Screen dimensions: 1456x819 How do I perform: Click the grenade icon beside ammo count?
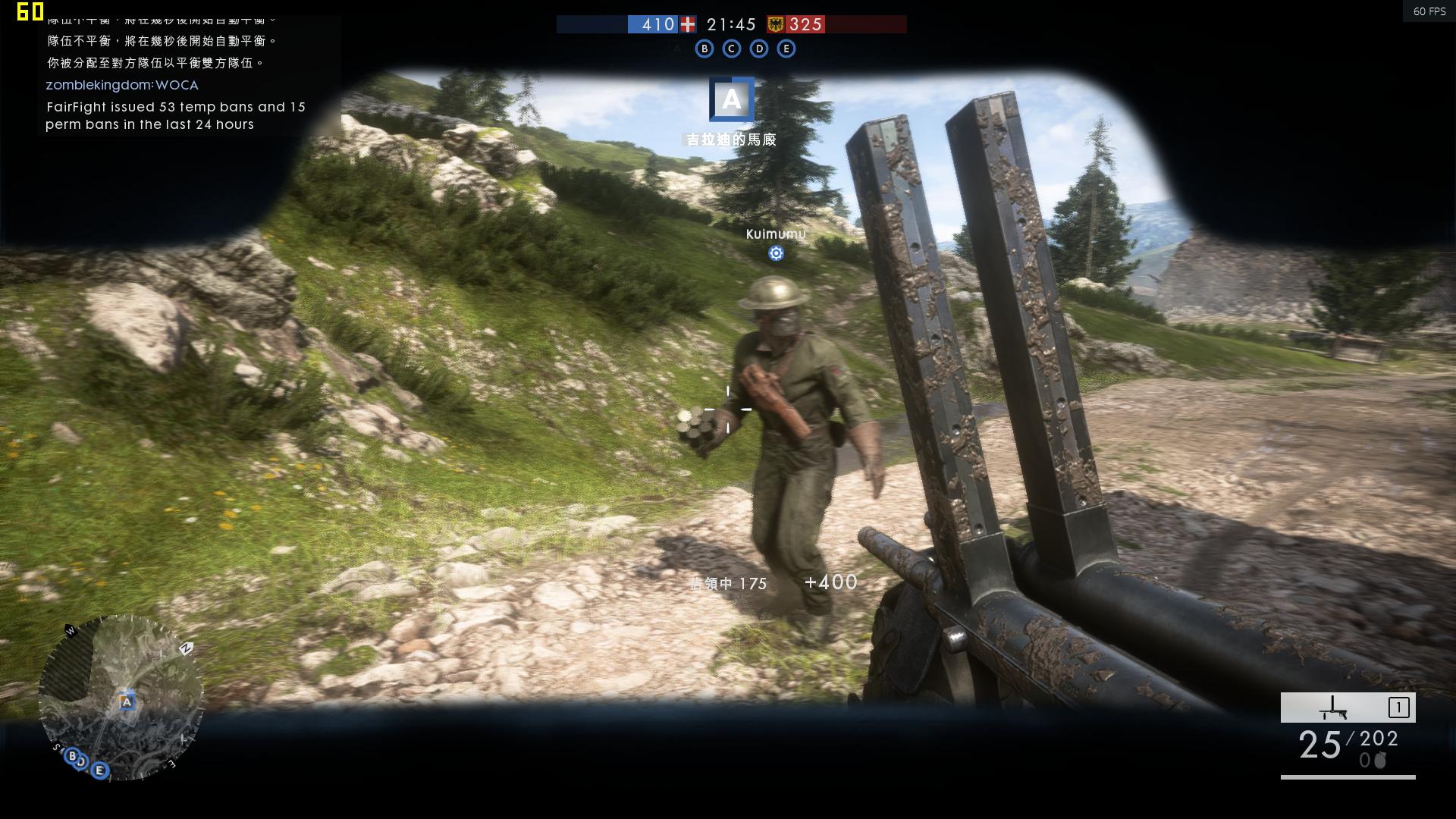[1380, 761]
